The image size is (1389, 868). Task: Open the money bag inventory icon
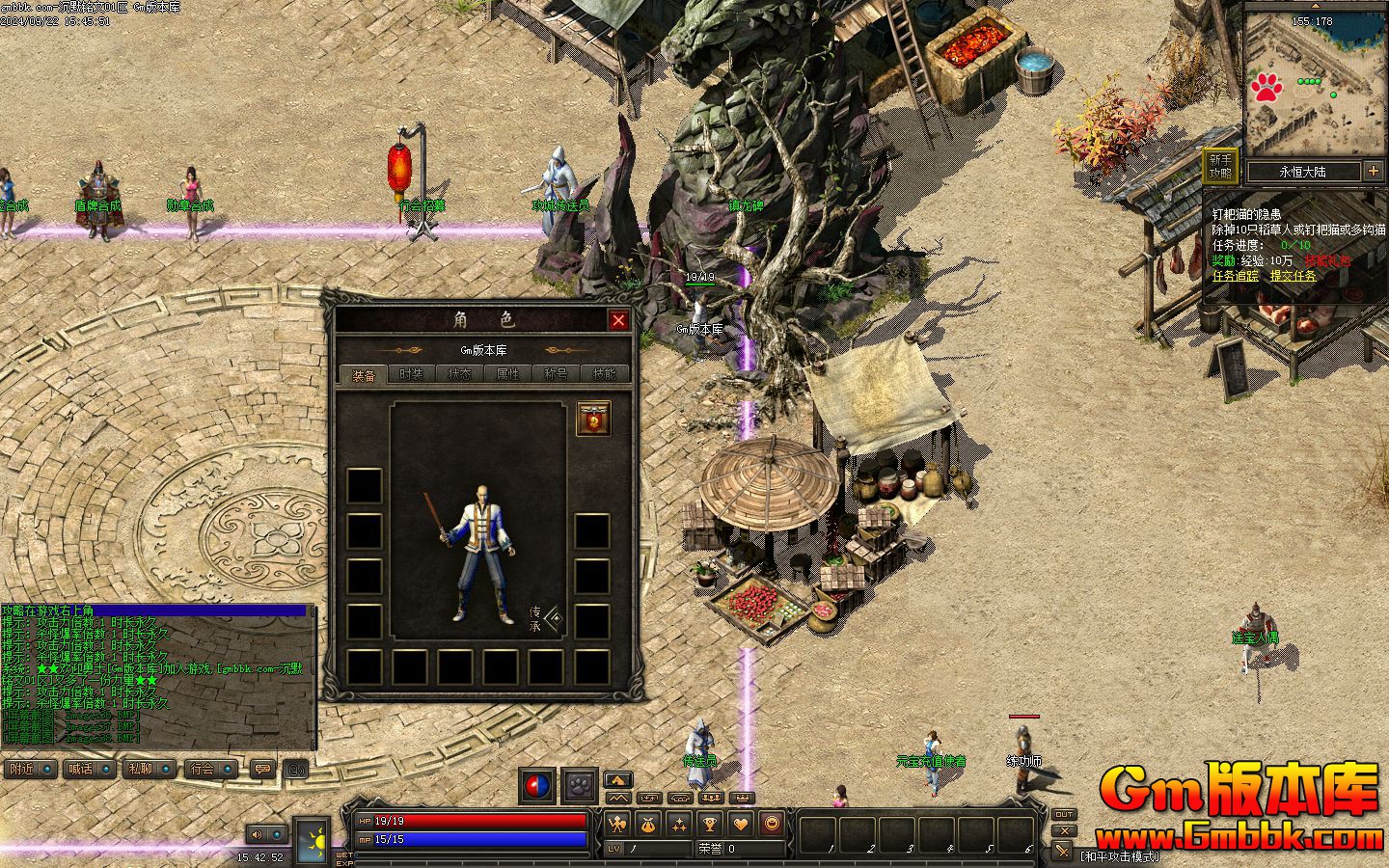(647, 825)
